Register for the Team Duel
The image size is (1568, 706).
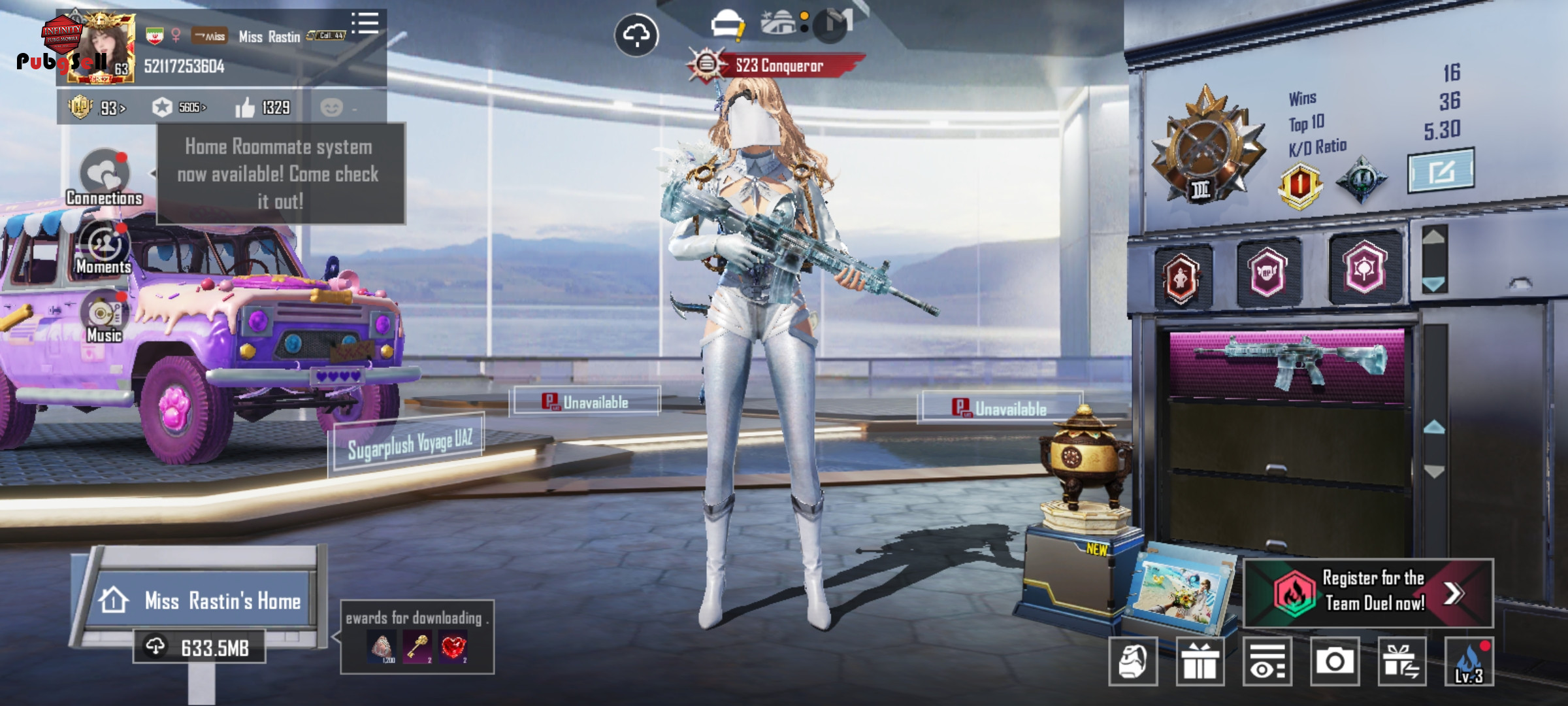1368,592
